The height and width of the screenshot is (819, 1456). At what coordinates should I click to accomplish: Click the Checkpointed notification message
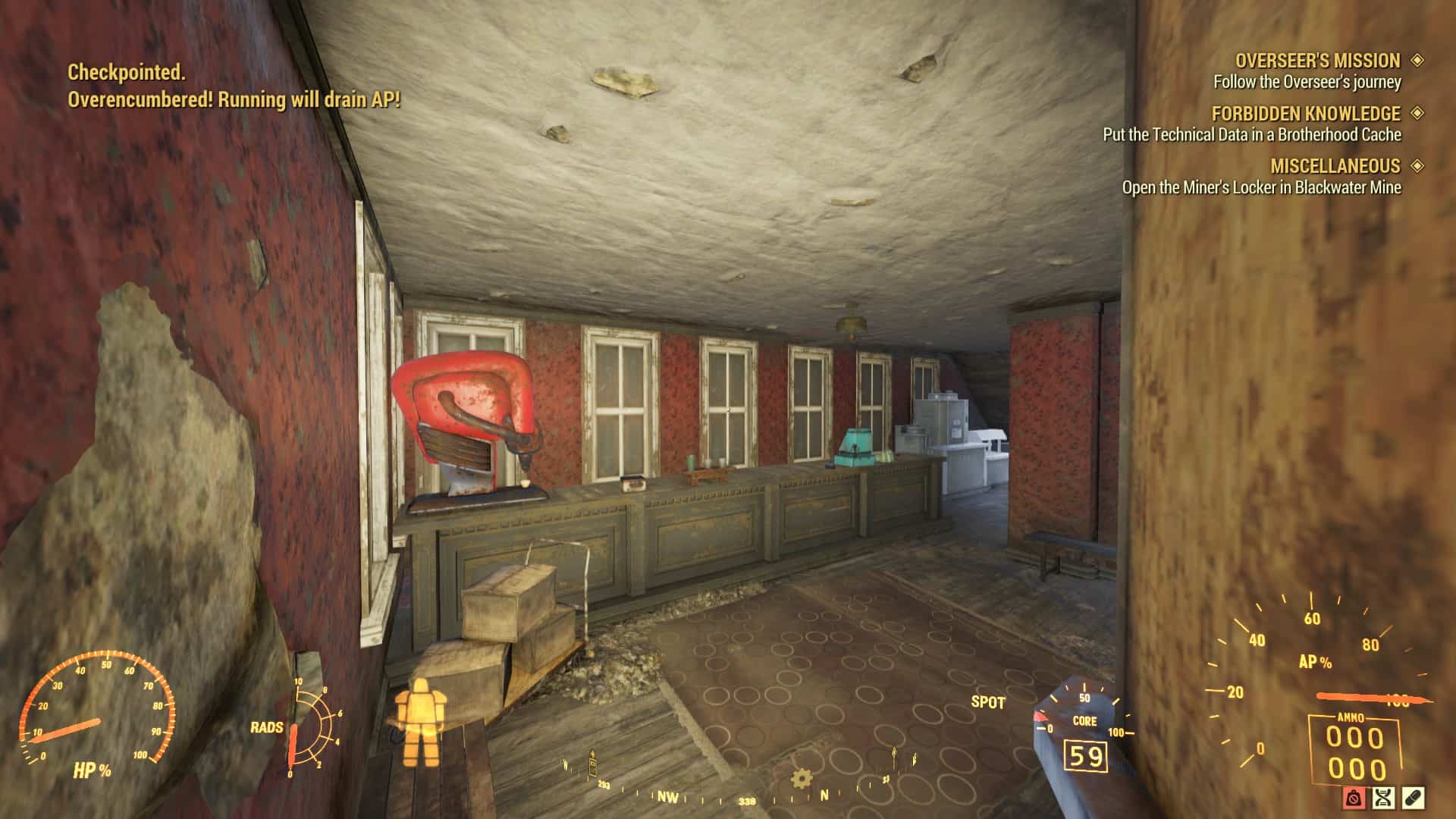tap(126, 75)
